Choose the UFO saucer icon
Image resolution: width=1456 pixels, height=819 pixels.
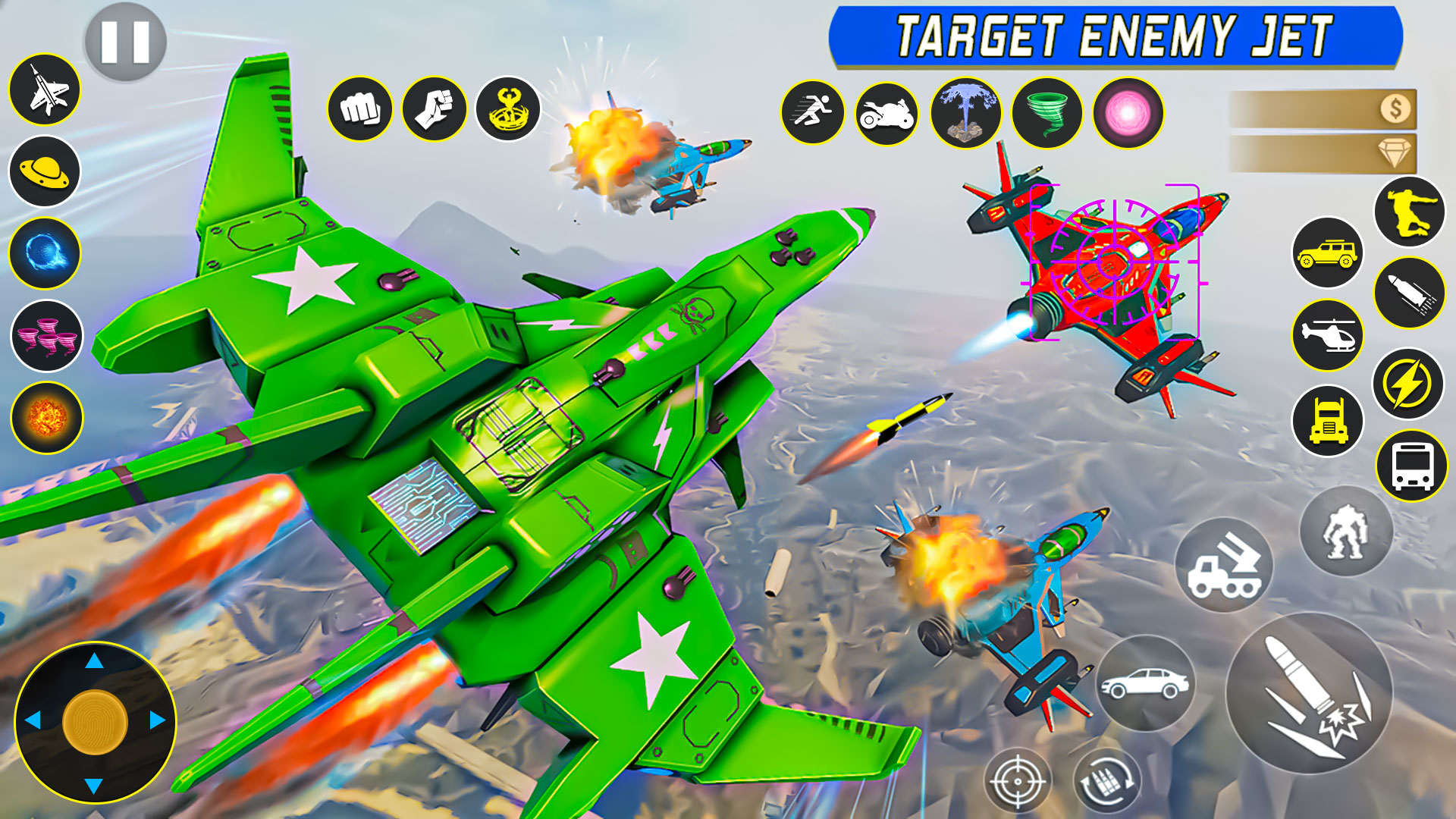point(45,172)
